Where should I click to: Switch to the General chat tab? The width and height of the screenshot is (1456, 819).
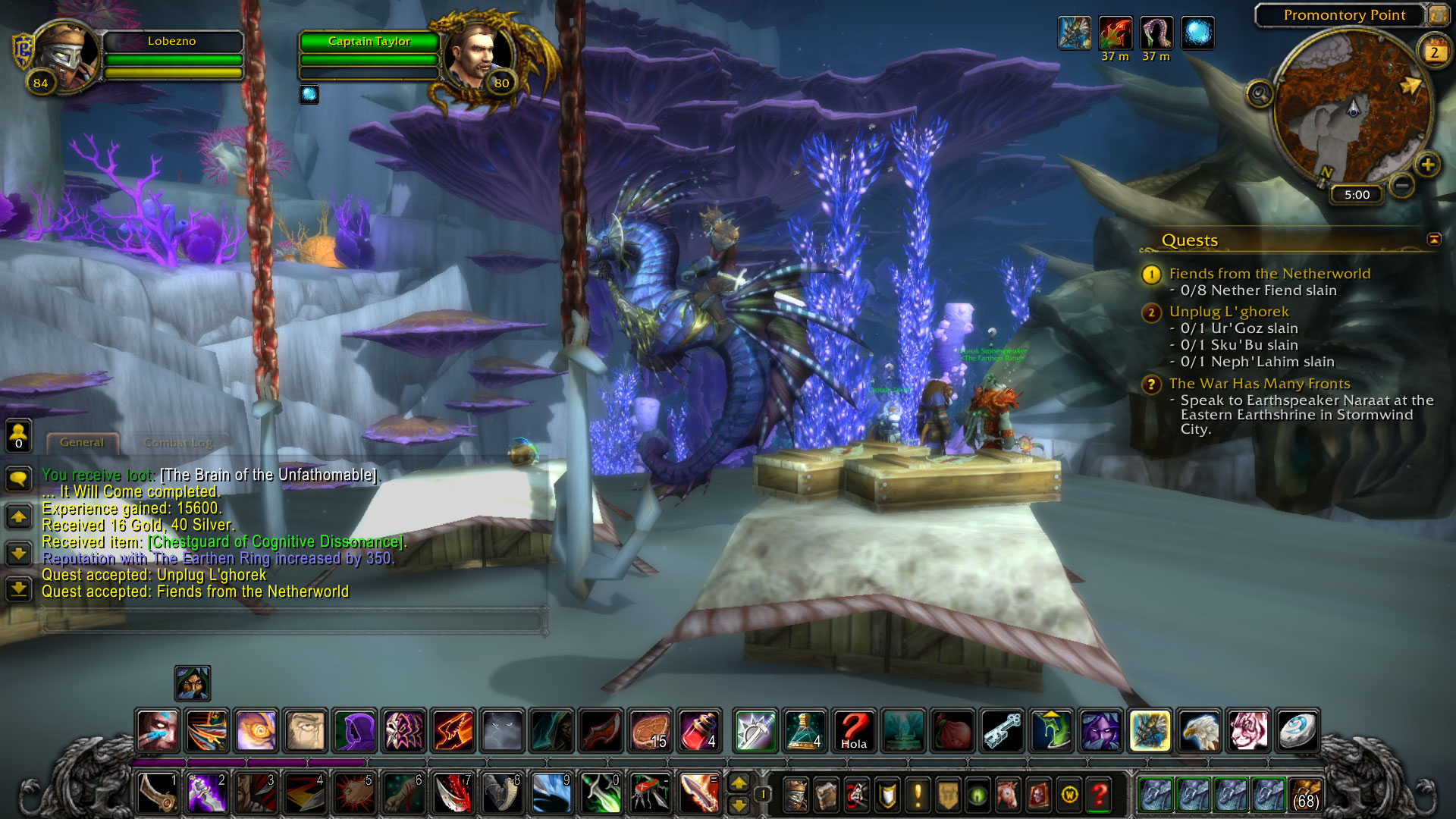click(82, 442)
